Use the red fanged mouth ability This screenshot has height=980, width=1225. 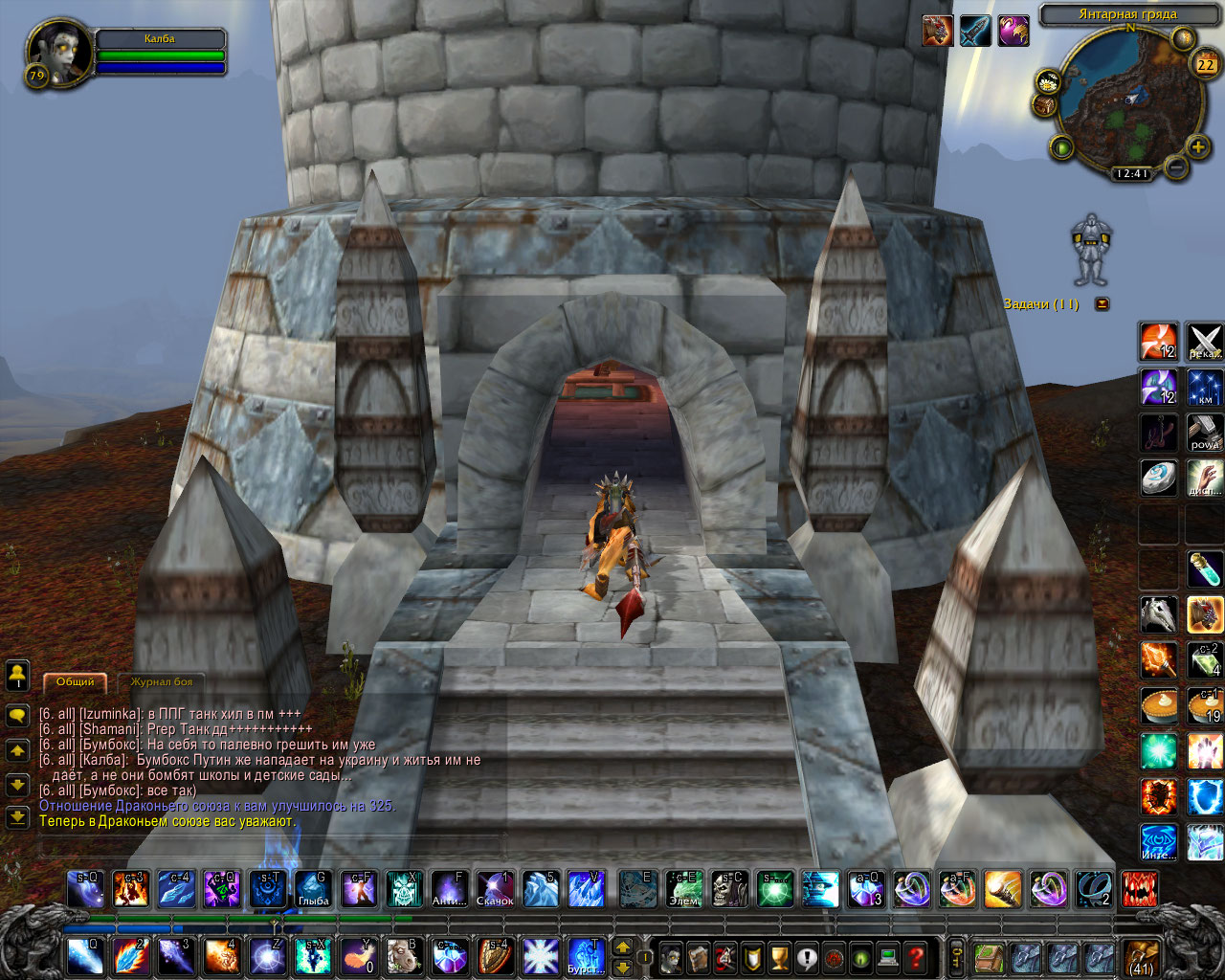(1139, 889)
